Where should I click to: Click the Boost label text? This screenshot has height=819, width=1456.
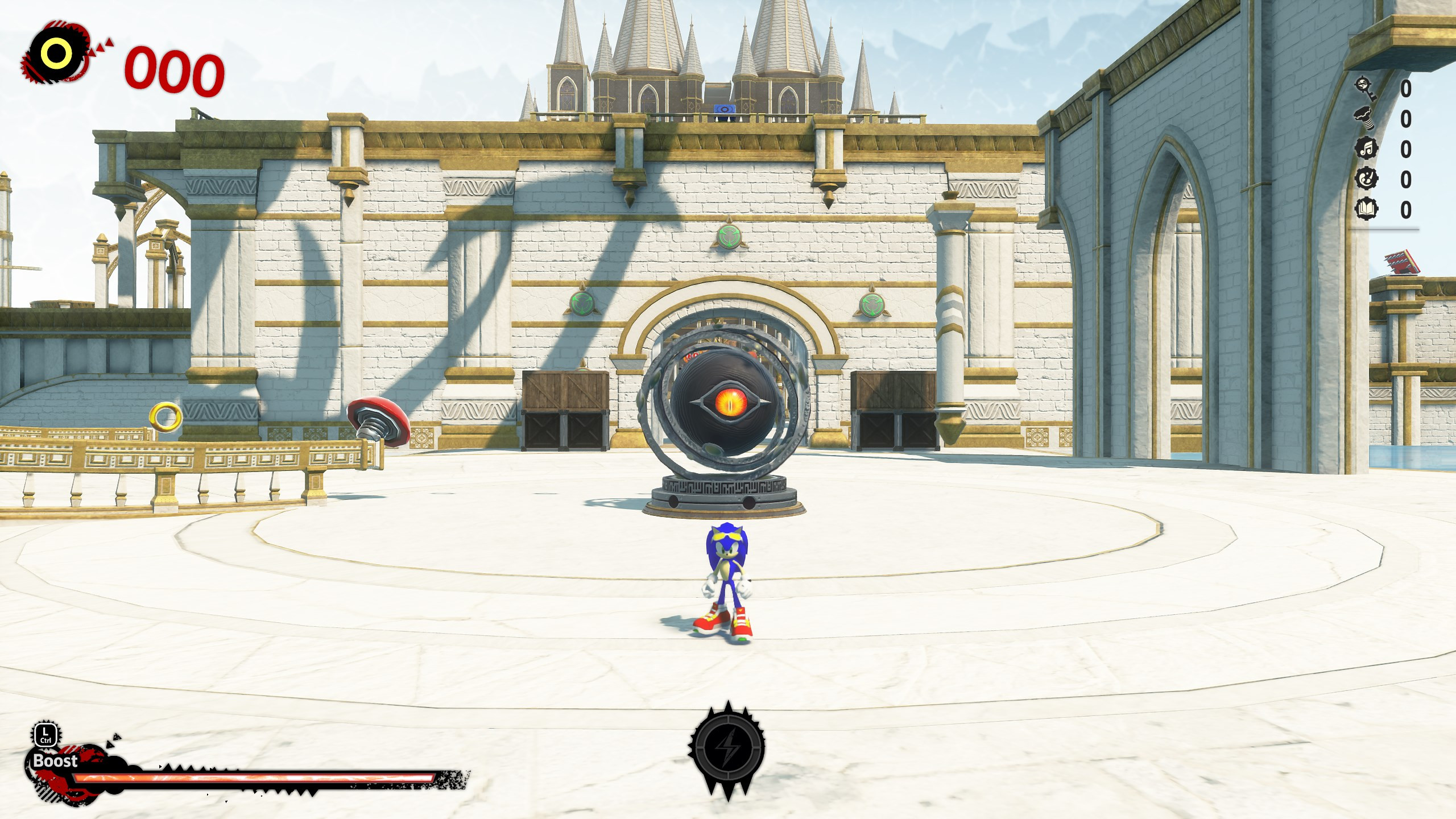(55, 760)
